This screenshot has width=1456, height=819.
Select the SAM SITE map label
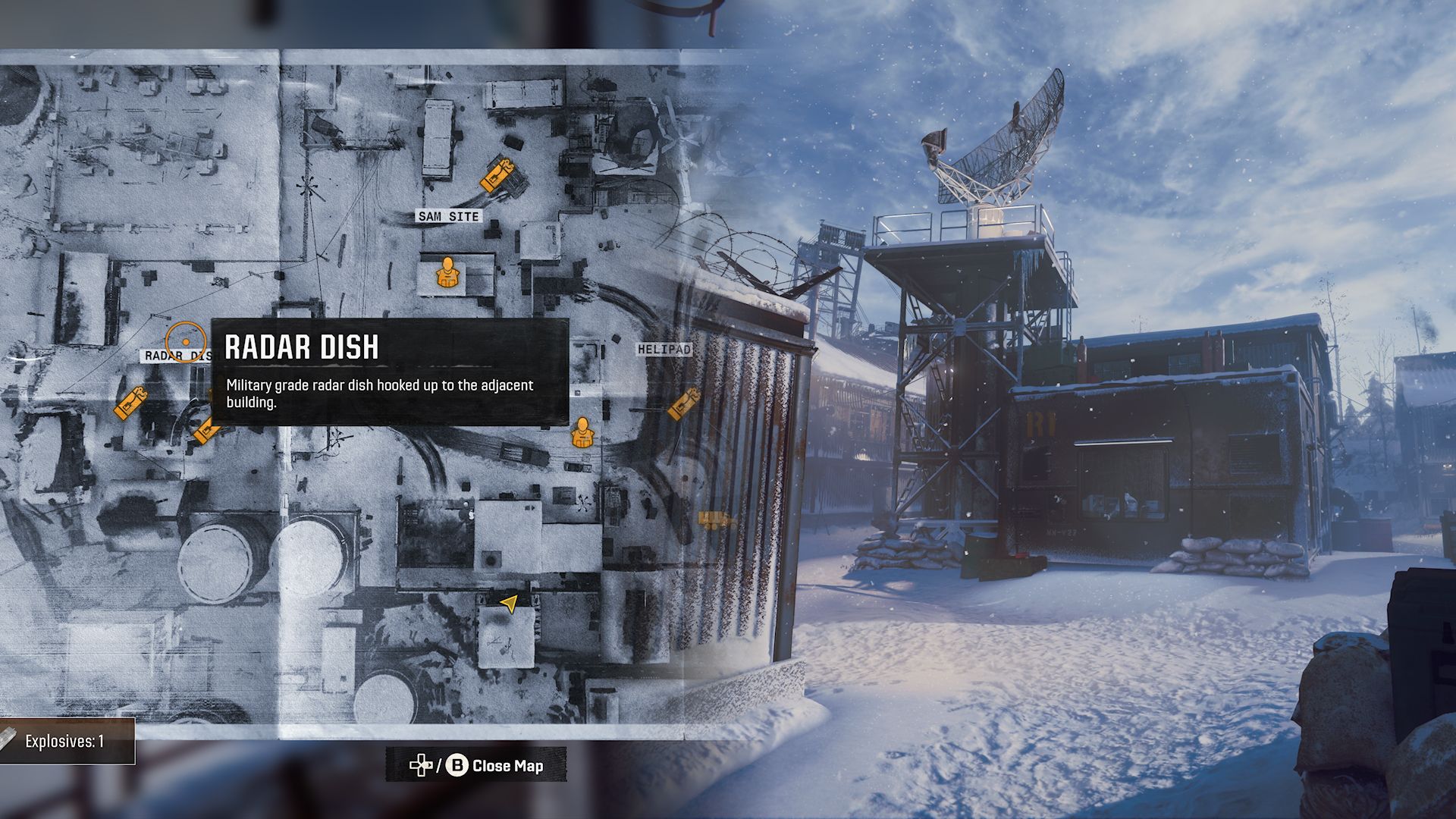coord(449,217)
